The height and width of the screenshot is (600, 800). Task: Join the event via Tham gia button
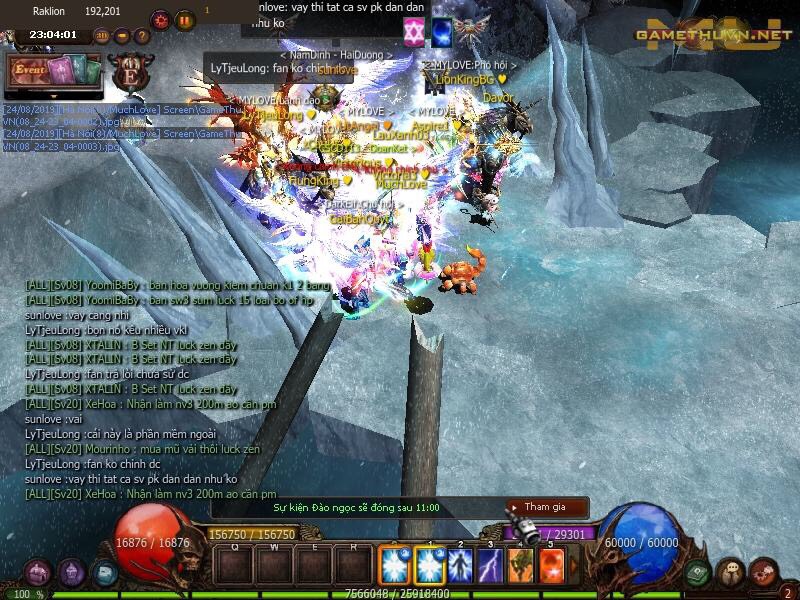click(546, 507)
